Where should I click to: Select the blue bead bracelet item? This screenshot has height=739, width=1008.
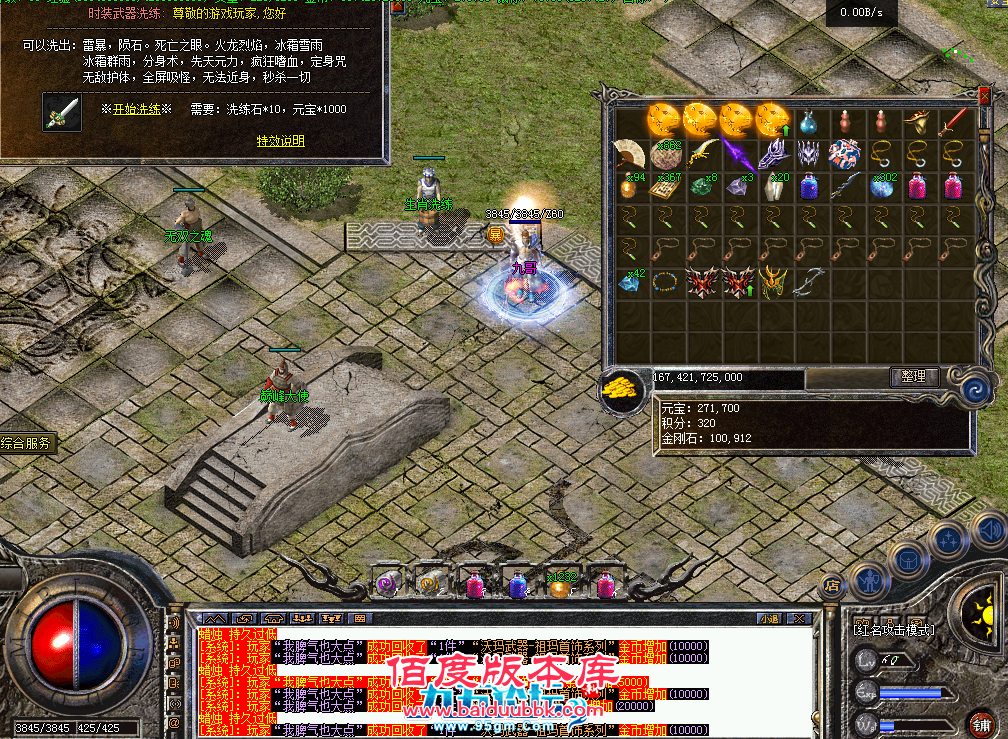click(x=664, y=283)
